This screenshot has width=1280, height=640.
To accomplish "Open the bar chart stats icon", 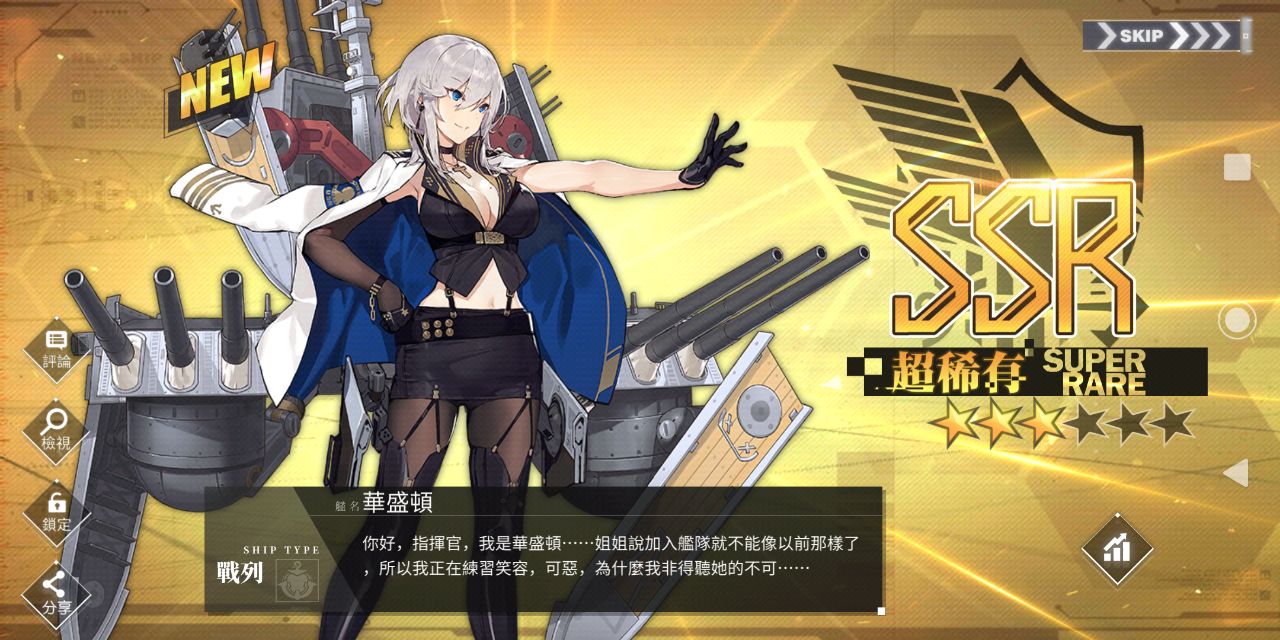I will pyautogui.click(x=1117, y=548).
